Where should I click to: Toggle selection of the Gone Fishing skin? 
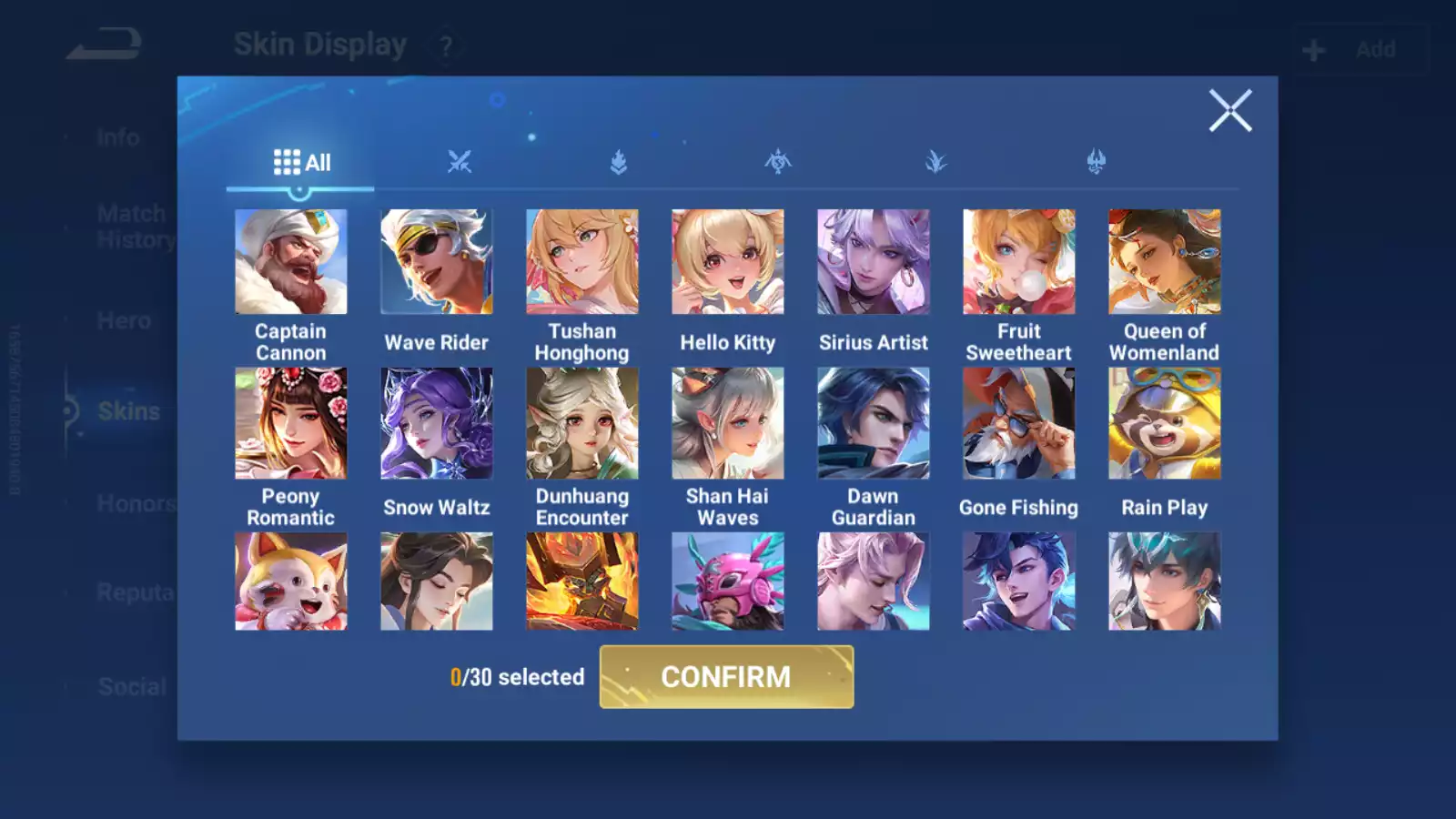point(1018,424)
